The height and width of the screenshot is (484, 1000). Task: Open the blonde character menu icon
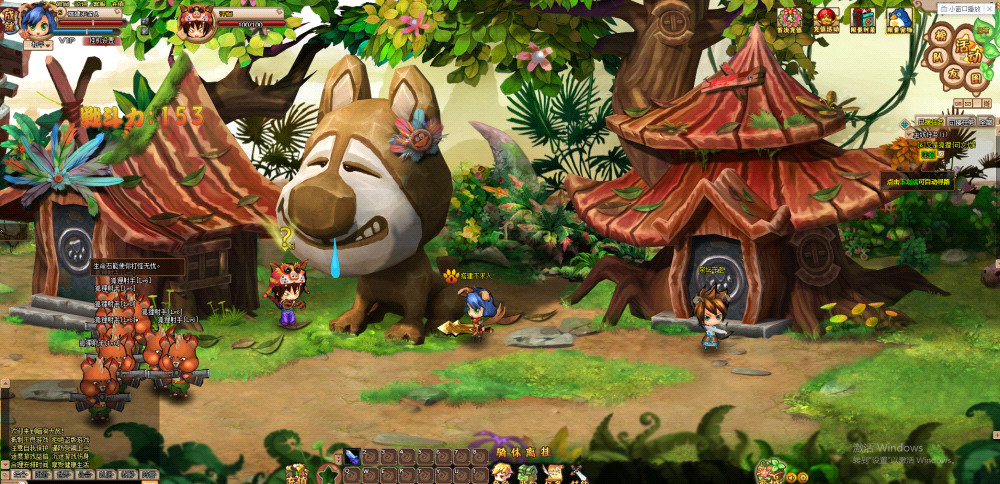500,474
